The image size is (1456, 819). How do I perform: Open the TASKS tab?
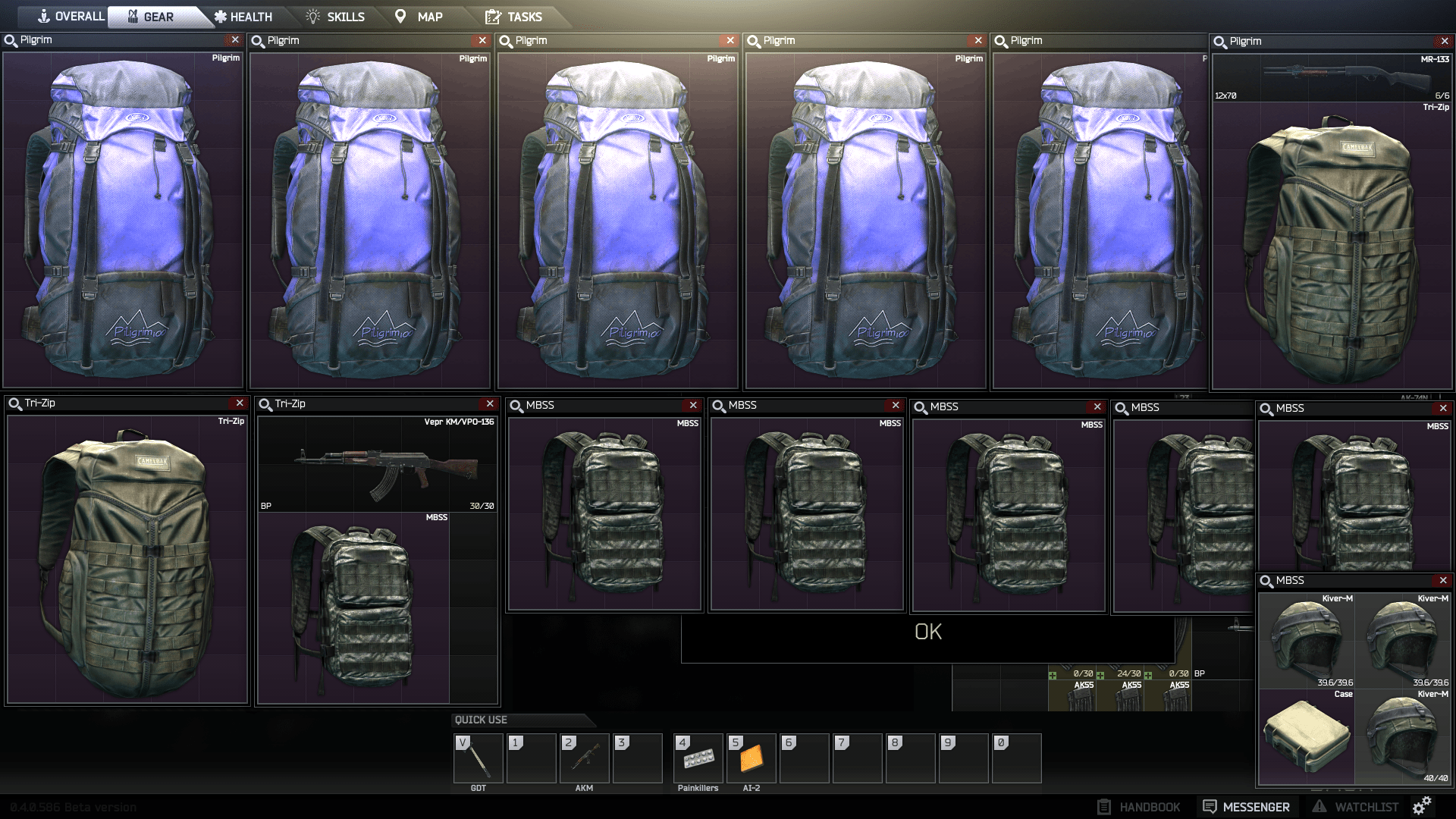click(520, 16)
